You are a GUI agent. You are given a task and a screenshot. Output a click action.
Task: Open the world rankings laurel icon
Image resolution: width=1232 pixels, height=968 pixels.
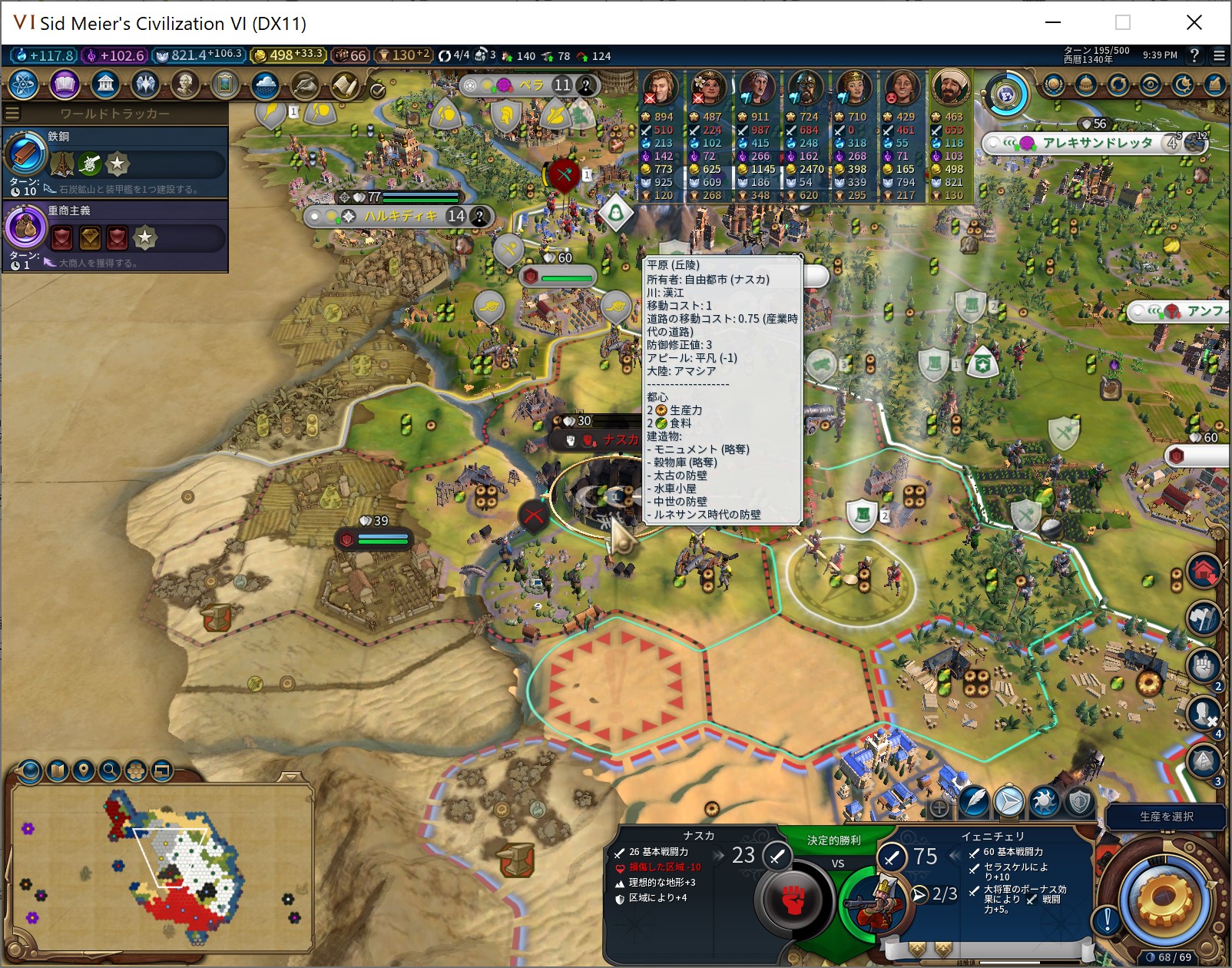pos(1054,85)
